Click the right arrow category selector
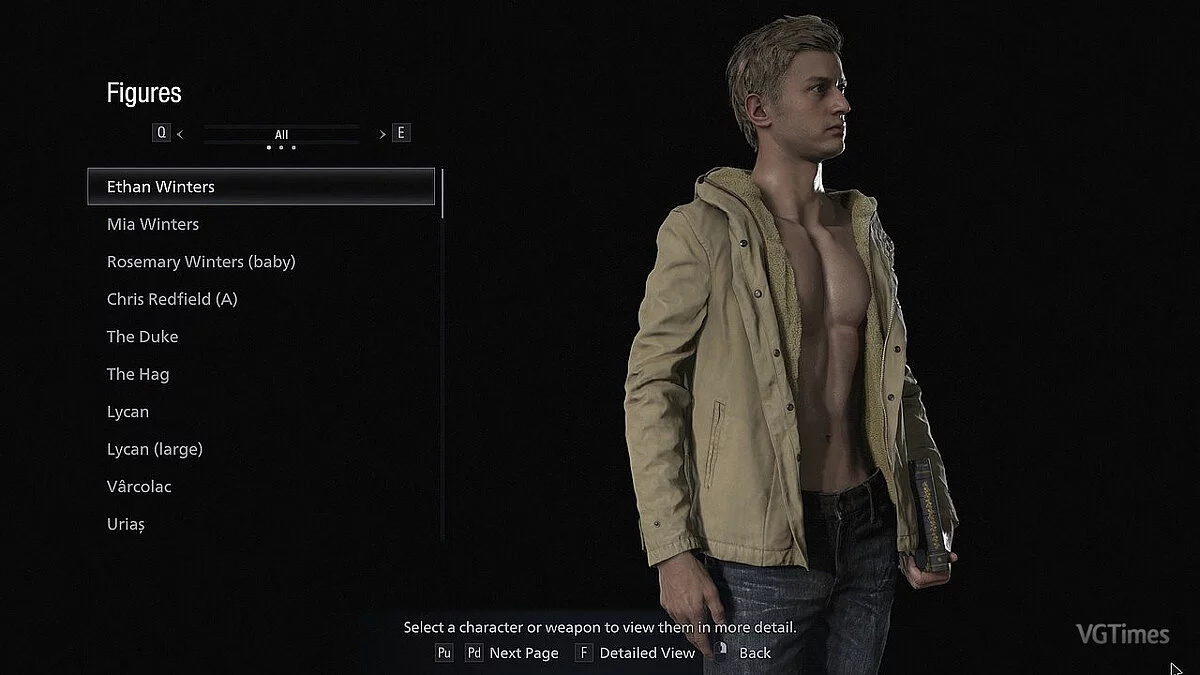1200x675 pixels. (x=383, y=133)
